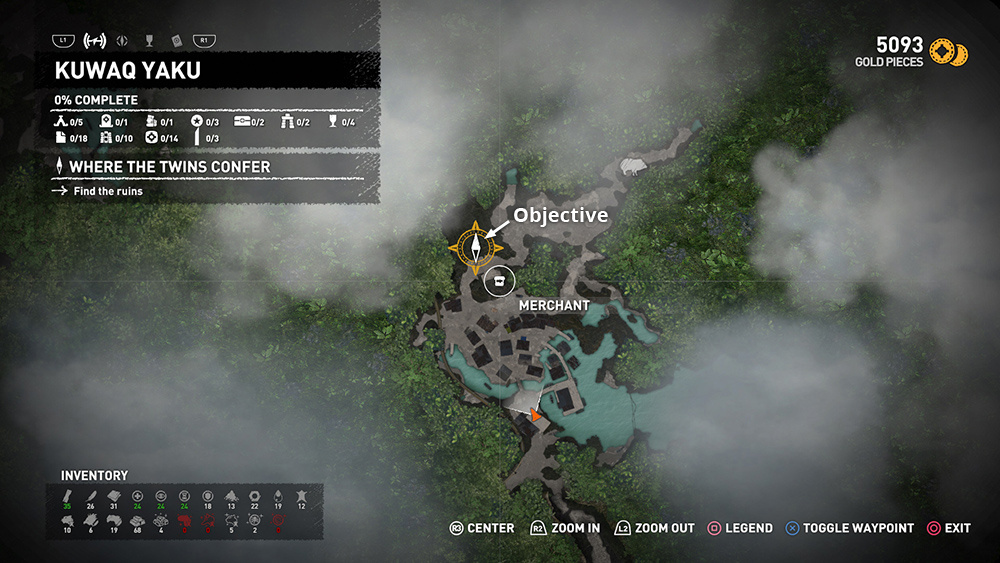Click the orange player arrow on the map

click(x=536, y=414)
